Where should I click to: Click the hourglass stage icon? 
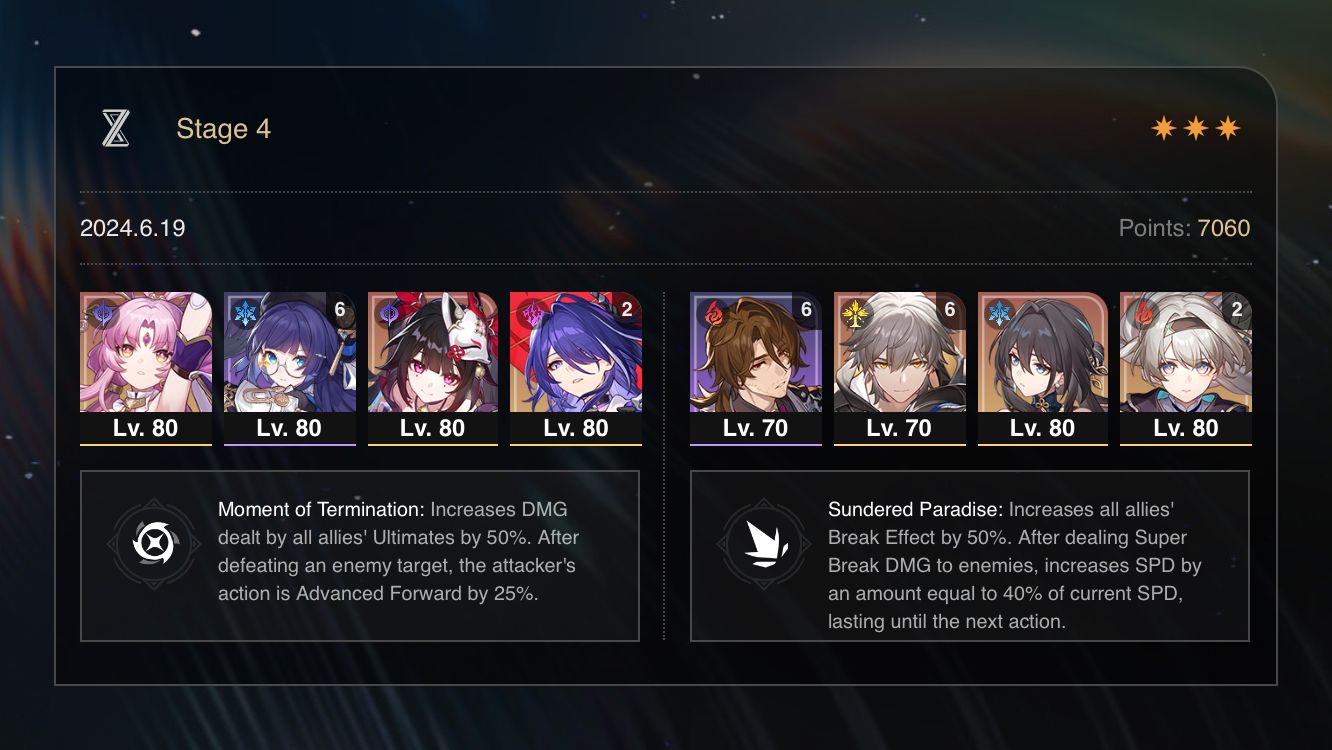(117, 128)
